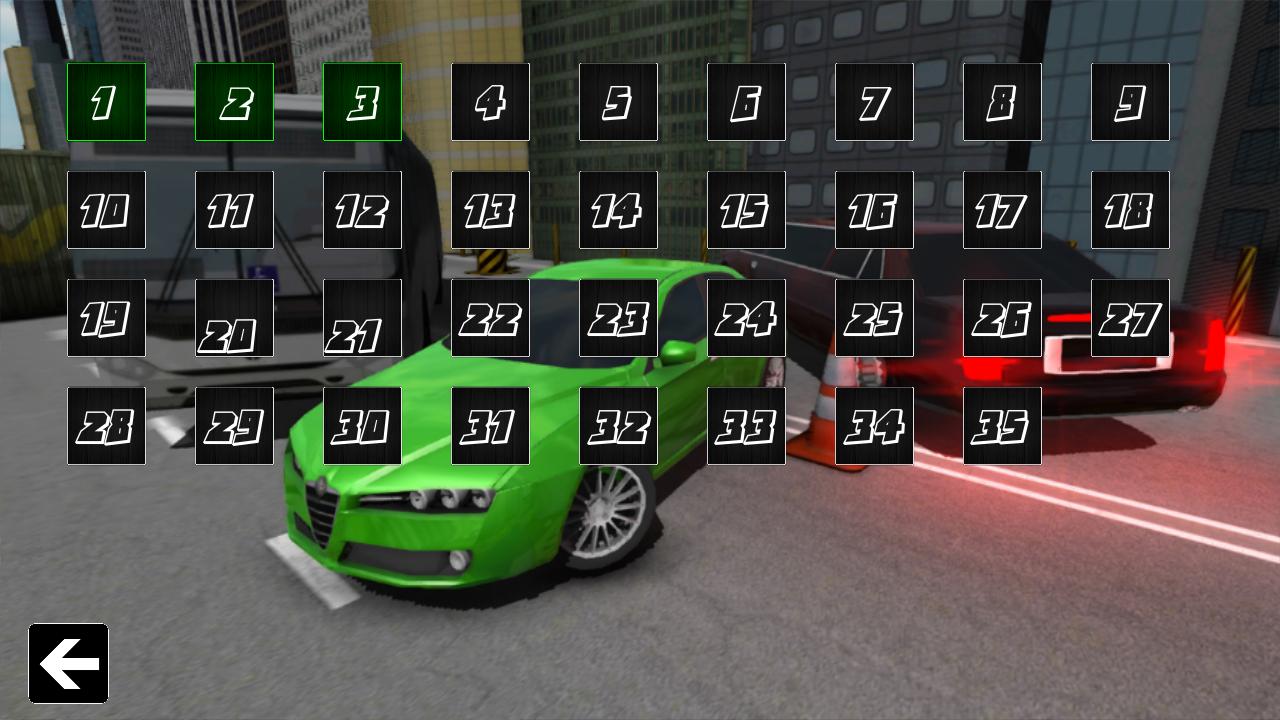The height and width of the screenshot is (720, 1280).
Task: Choose level 35, the final level
Action: point(1002,425)
